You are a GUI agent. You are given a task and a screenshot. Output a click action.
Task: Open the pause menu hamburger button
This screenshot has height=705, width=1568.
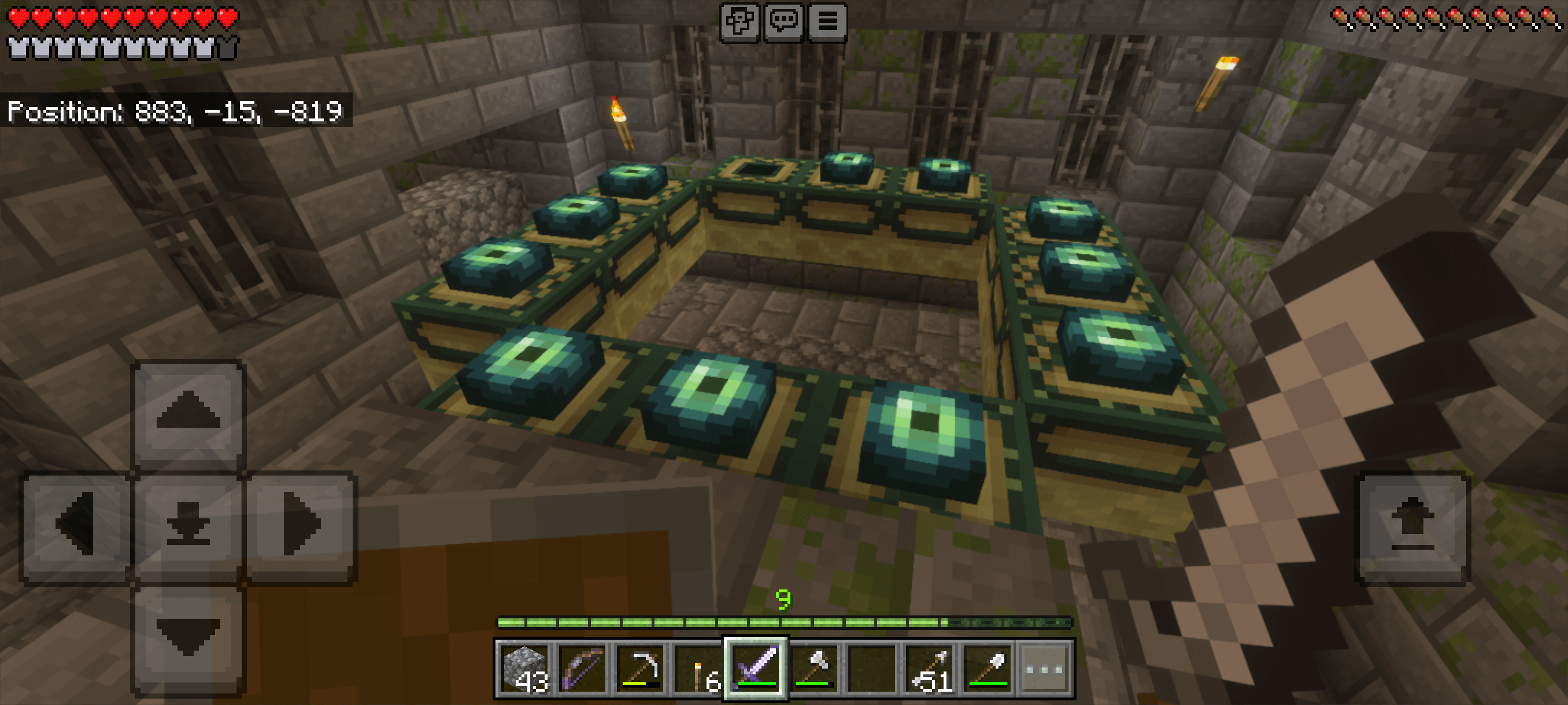coord(827,22)
